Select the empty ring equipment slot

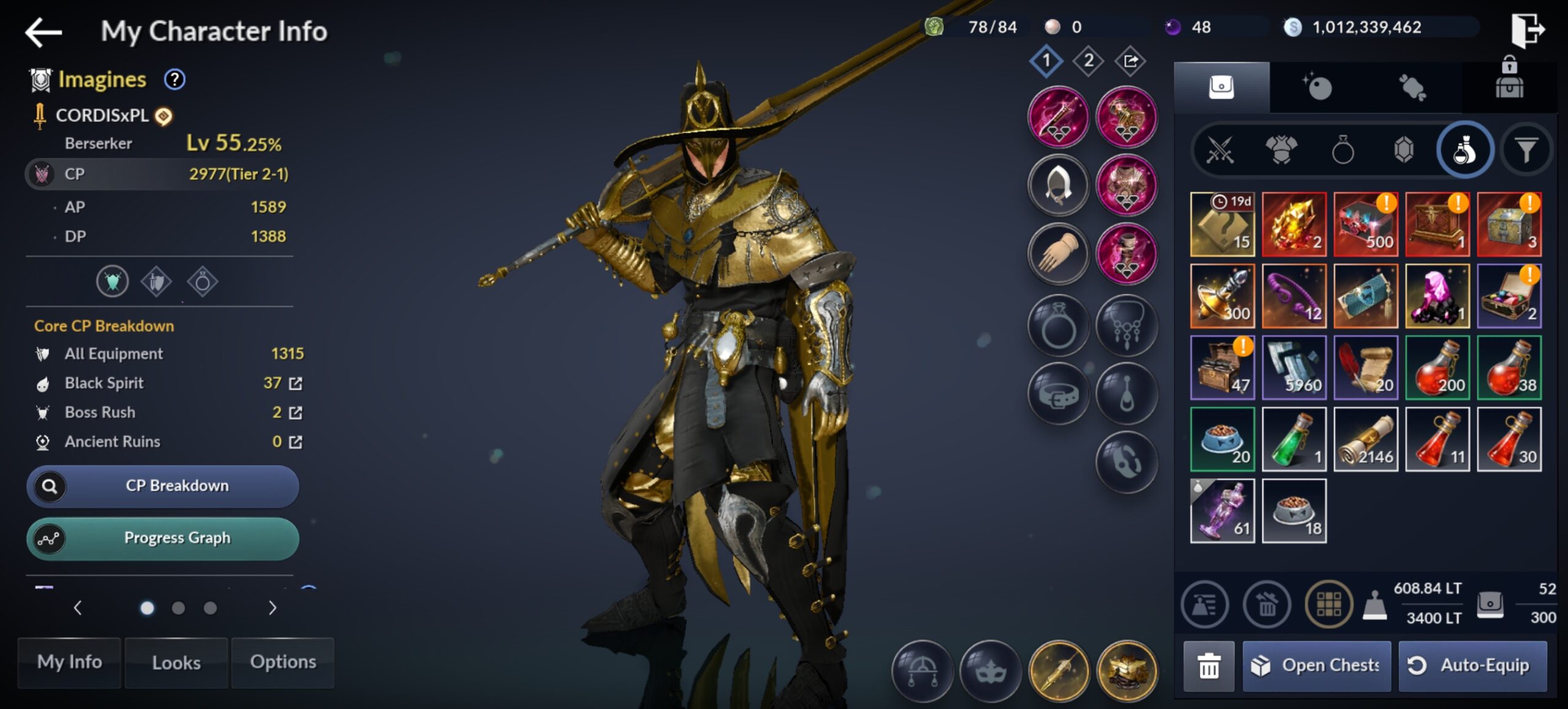pyautogui.click(x=1058, y=325)
